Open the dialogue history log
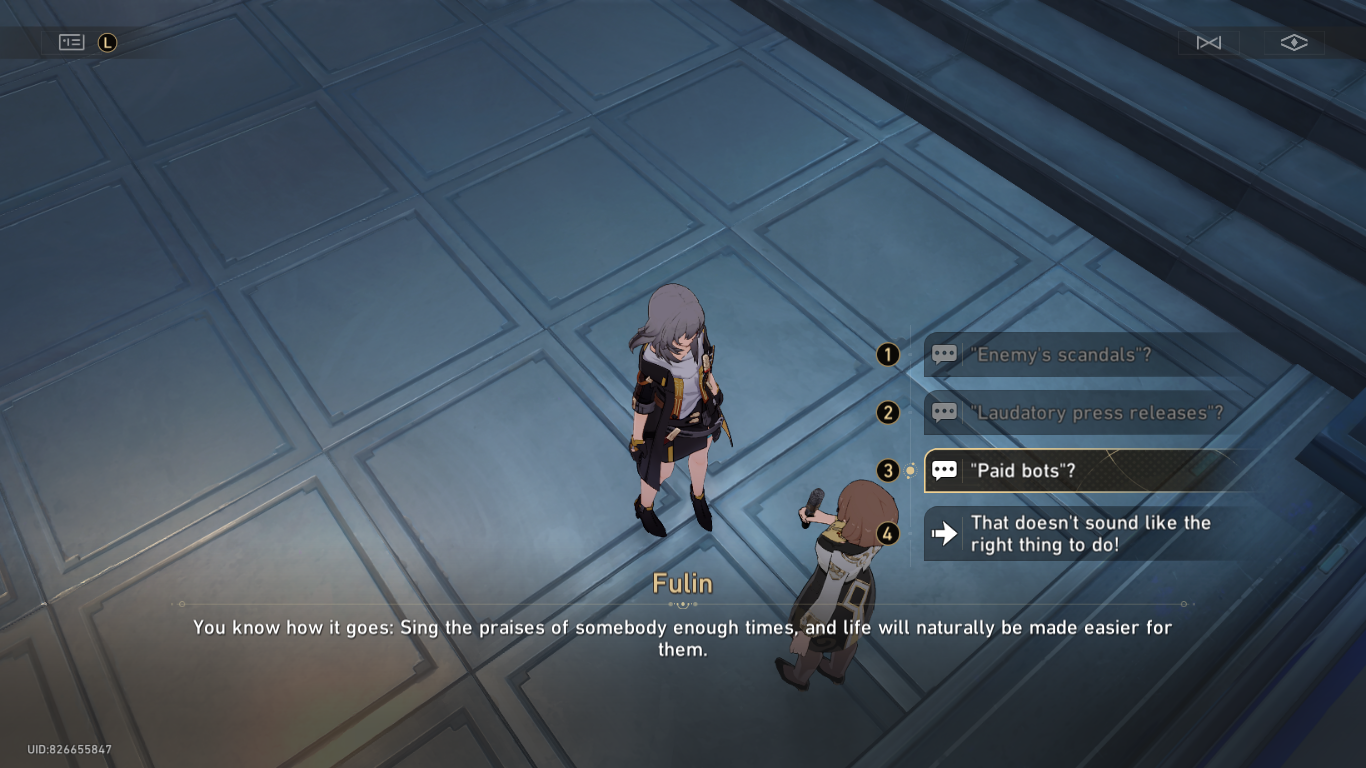The width and height of the screenshot is (1366, 768). 70,42
